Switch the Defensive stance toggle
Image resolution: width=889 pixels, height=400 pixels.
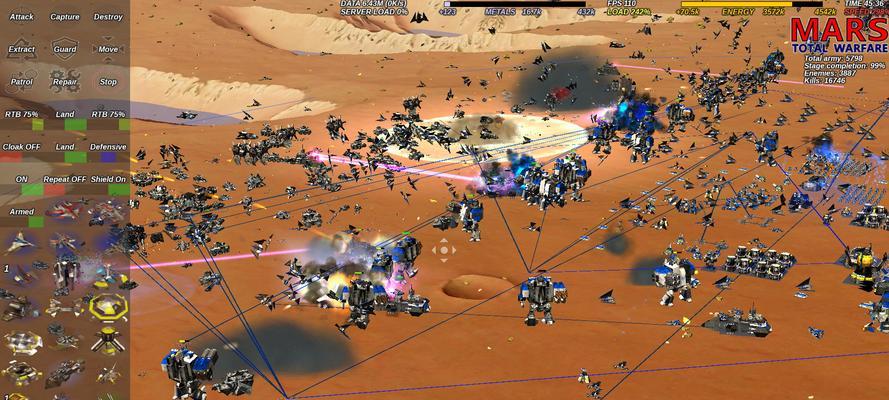(x=108, y=147)
